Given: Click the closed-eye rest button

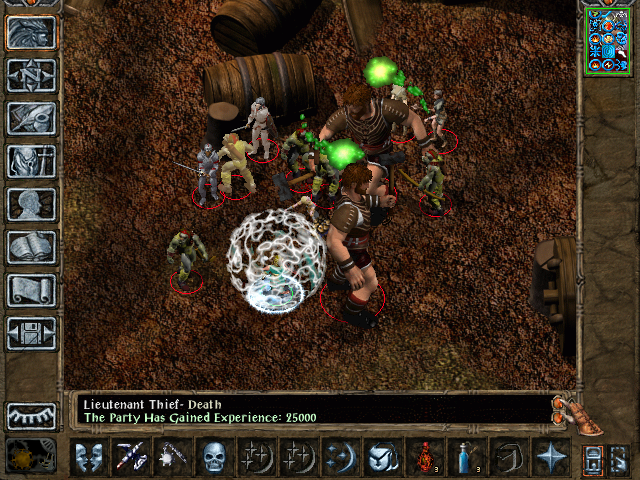Looking at the screenshot, I should 31,415.
